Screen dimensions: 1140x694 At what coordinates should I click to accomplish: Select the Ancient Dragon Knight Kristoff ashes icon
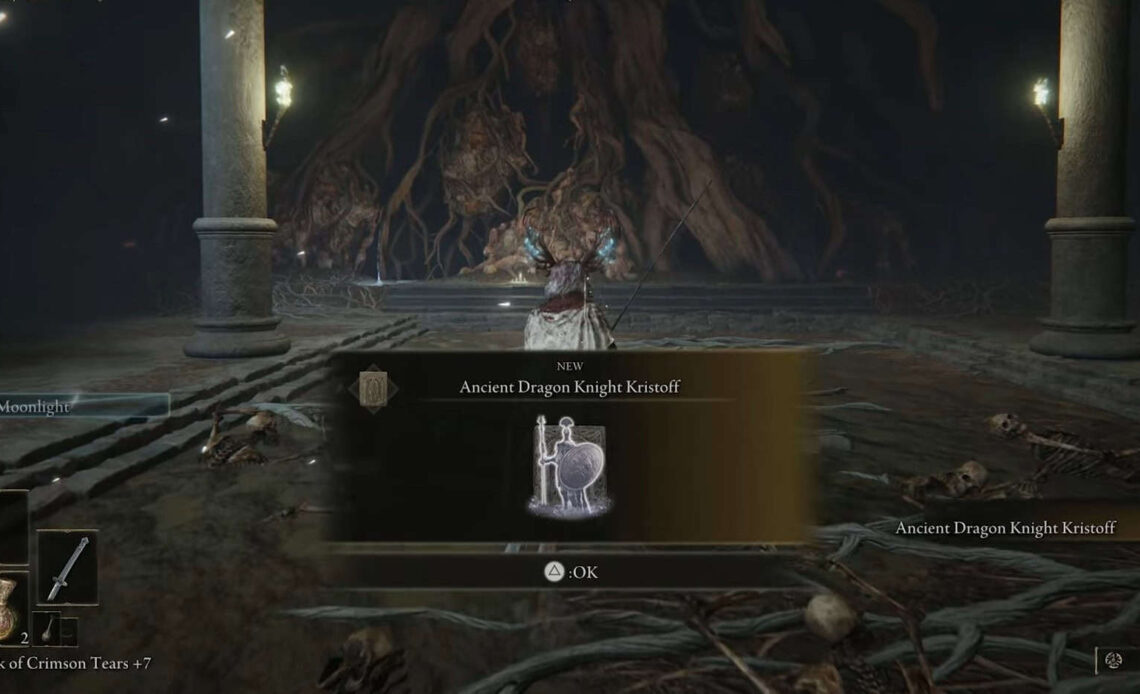(570, 466)
